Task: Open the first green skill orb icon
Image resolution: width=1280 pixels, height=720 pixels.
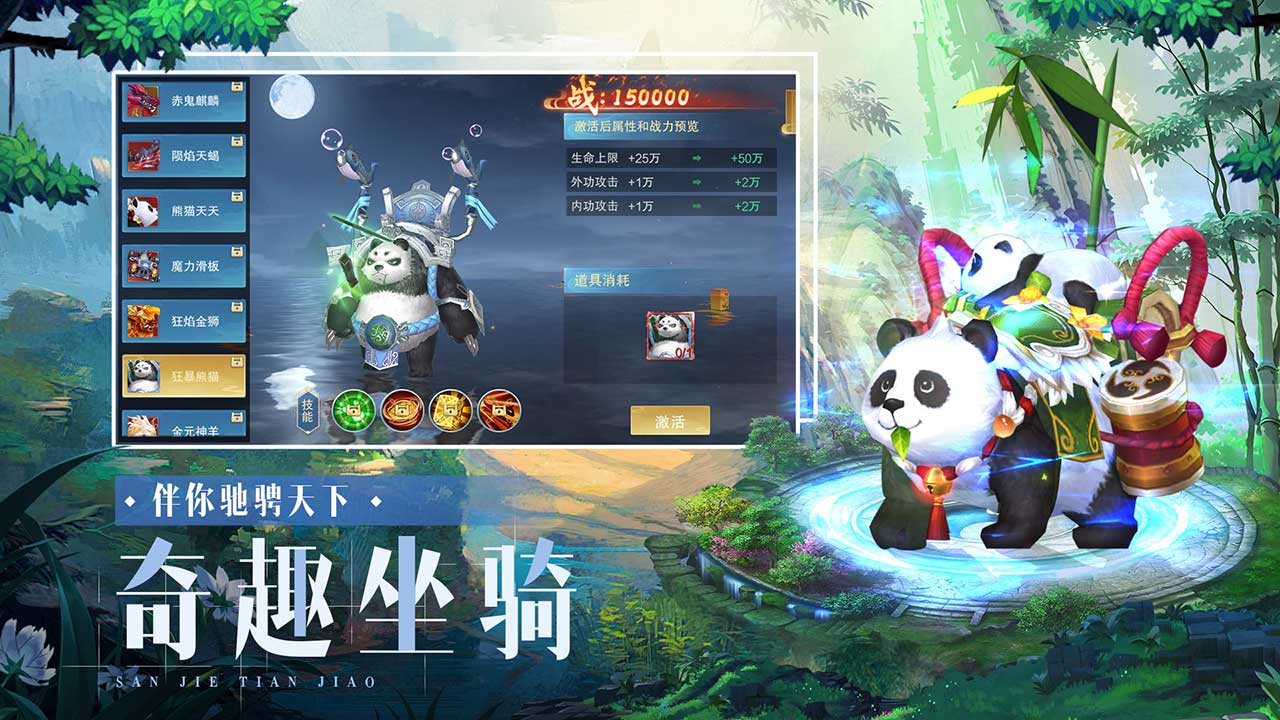Action: pyautogui.click(x=356, y=412)
